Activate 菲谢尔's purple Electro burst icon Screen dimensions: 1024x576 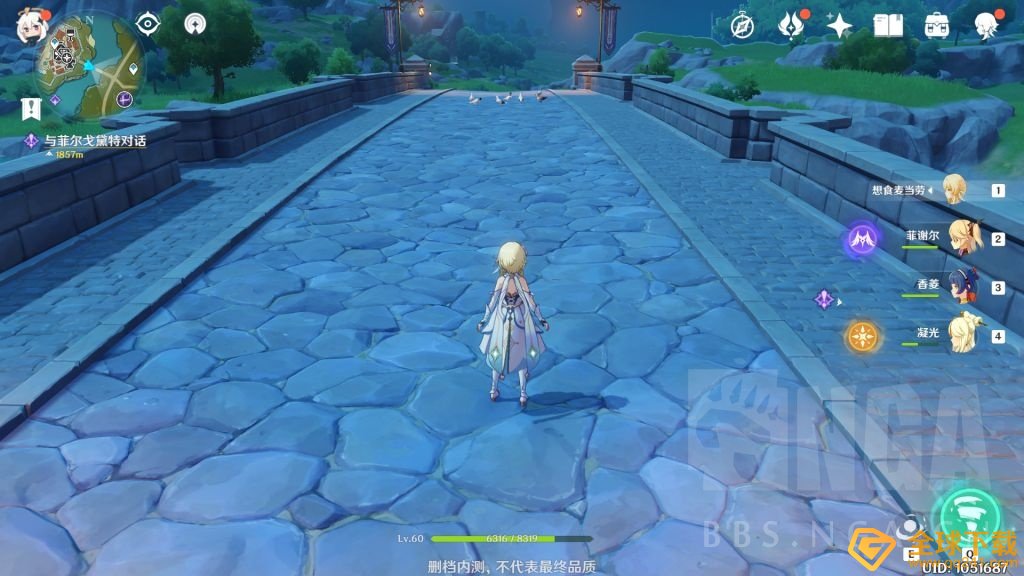click(x=862, y=239)
